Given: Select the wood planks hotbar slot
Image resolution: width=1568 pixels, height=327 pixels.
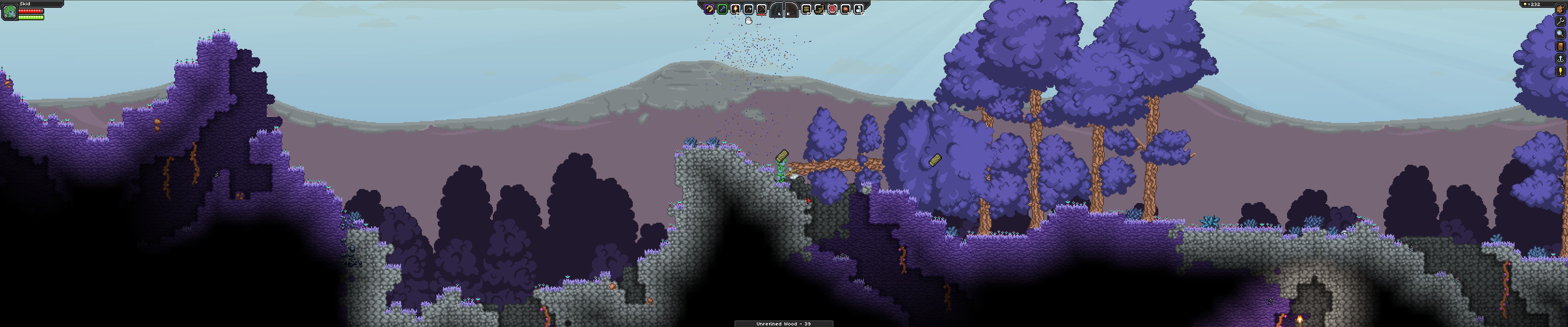Looking at the screenshot, I should [806, 9].
